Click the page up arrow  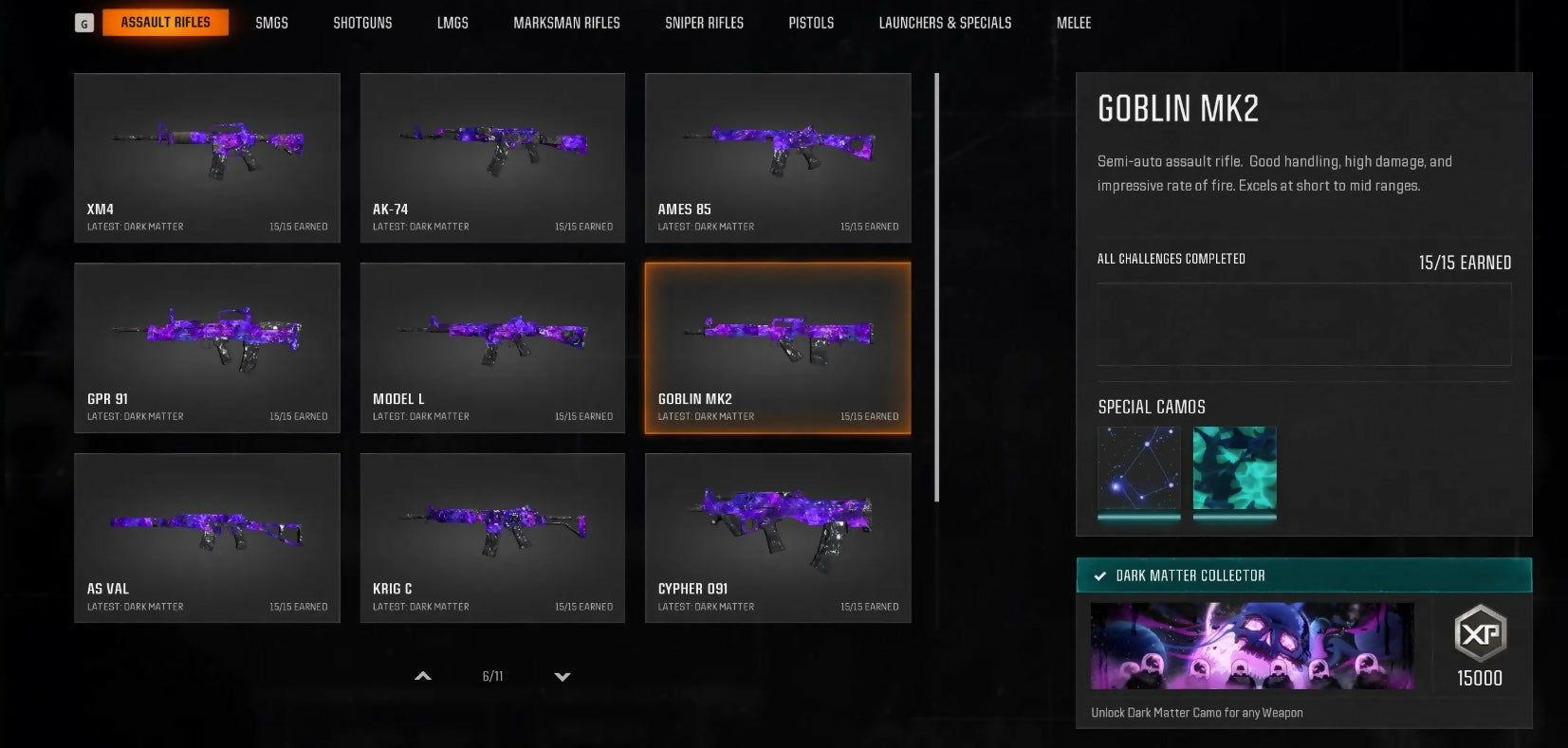pos(423,677)
